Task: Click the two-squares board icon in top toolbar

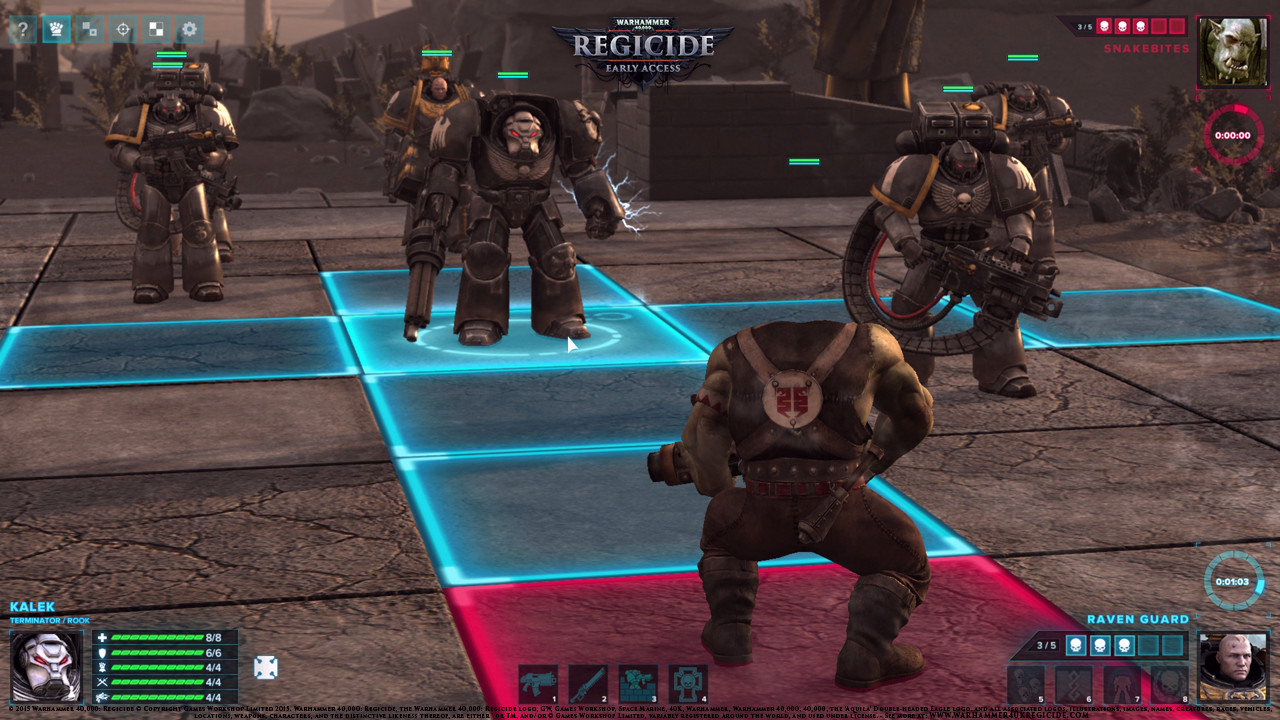Action: 89,29
